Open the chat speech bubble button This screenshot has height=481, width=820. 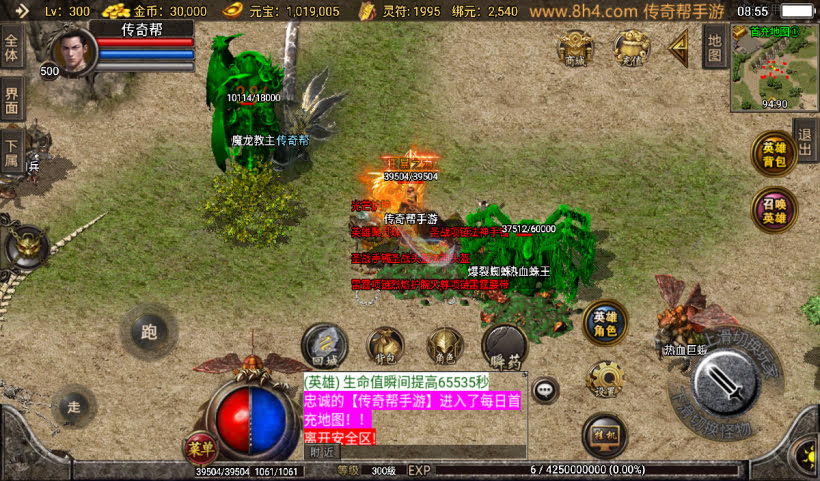point(545,389)
